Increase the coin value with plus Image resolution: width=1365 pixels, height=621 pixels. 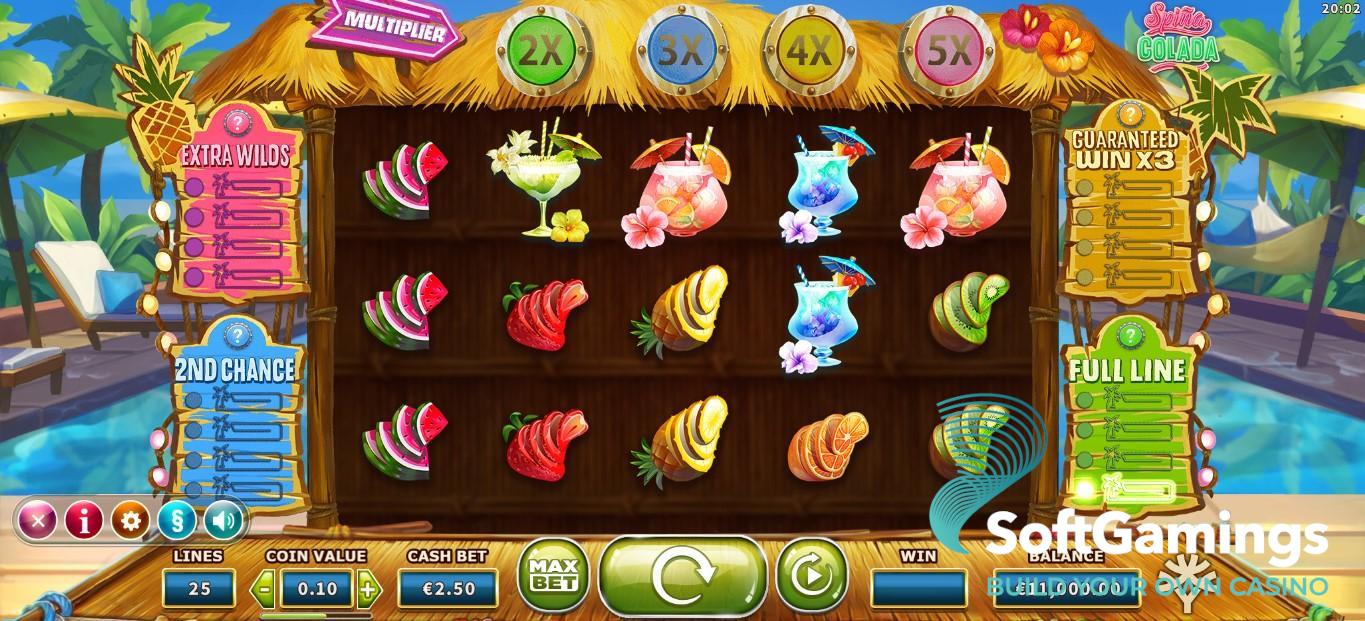pyautogui.click(x=368, y=588)
